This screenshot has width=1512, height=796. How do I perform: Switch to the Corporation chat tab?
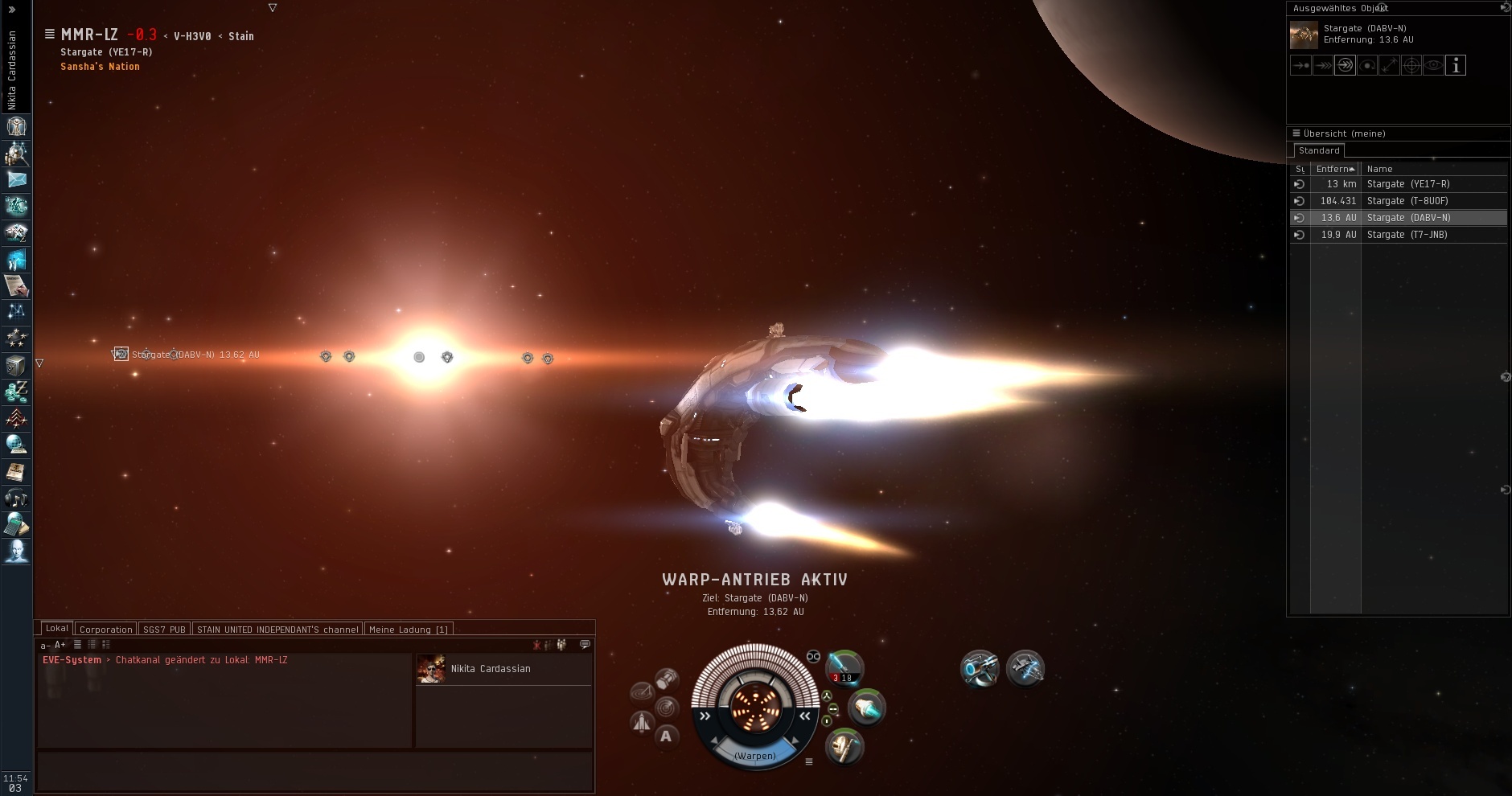(x=105, y=630)
